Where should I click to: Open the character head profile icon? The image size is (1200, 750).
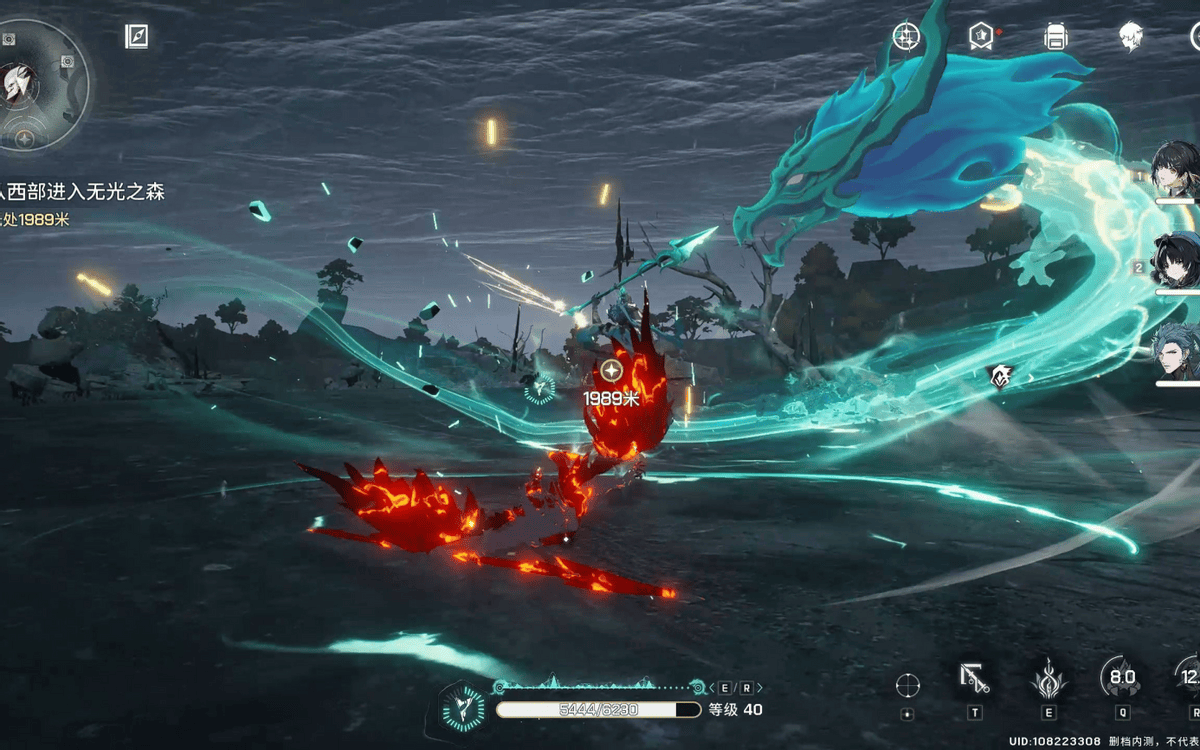(1130, 37)
